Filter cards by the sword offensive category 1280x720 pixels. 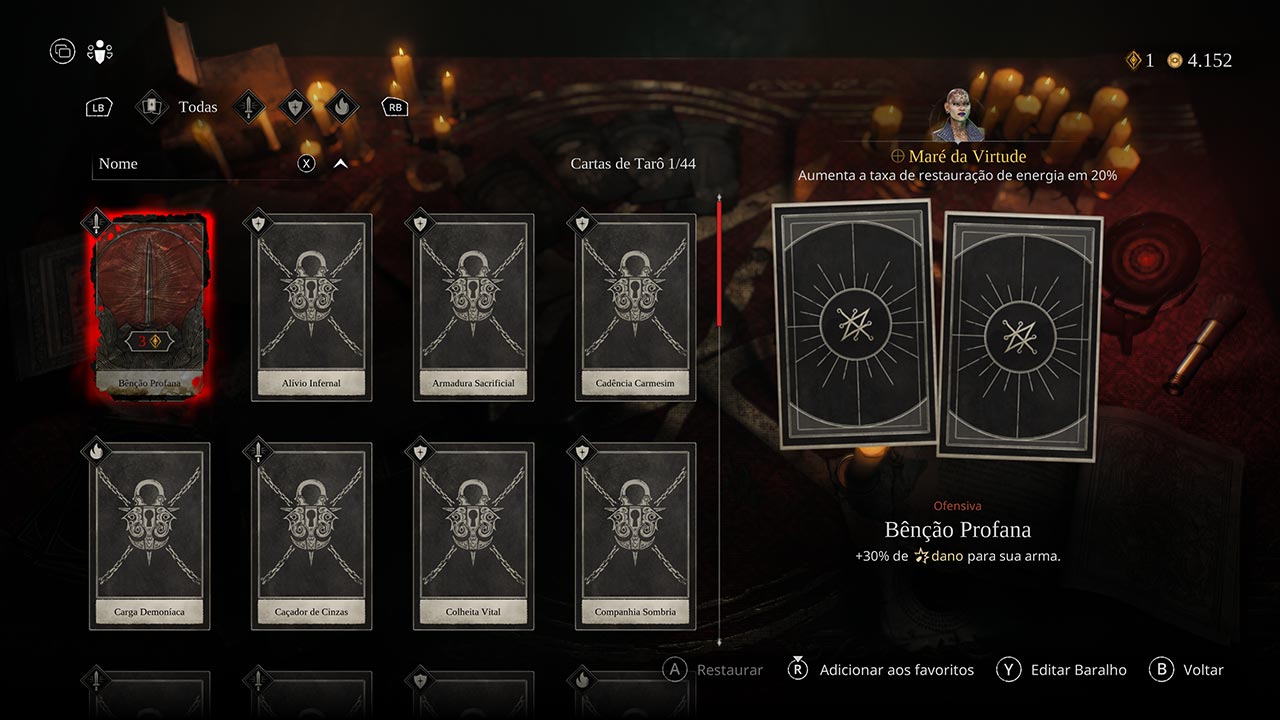(x=249, y=107)
